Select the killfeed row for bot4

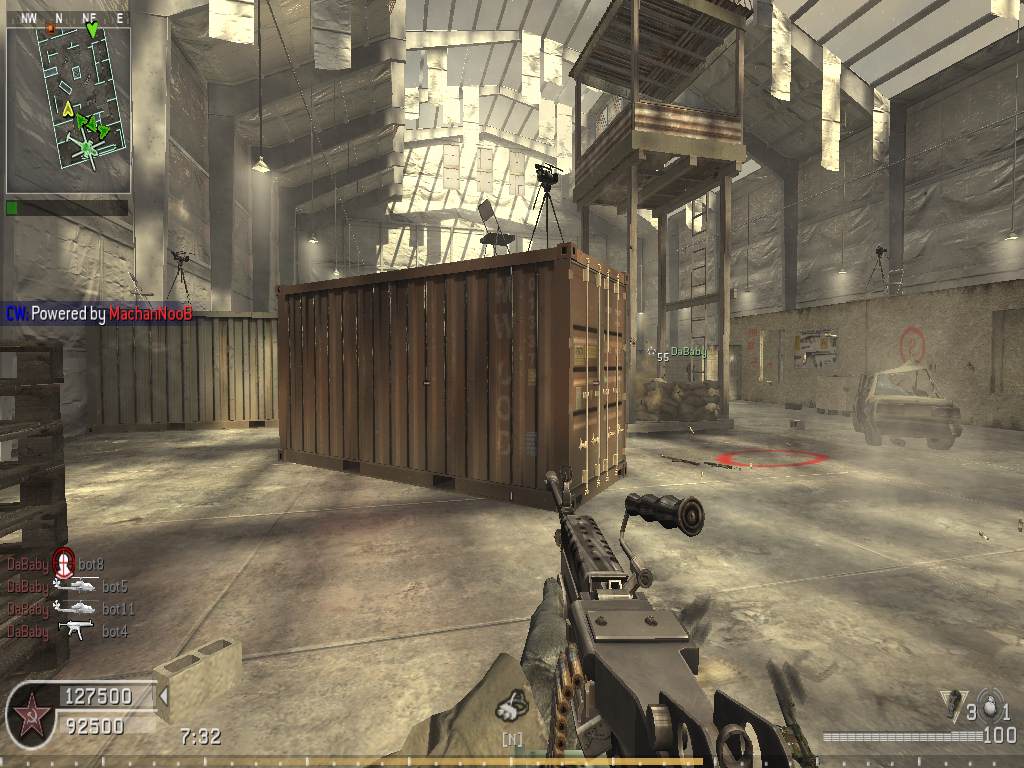67,631
